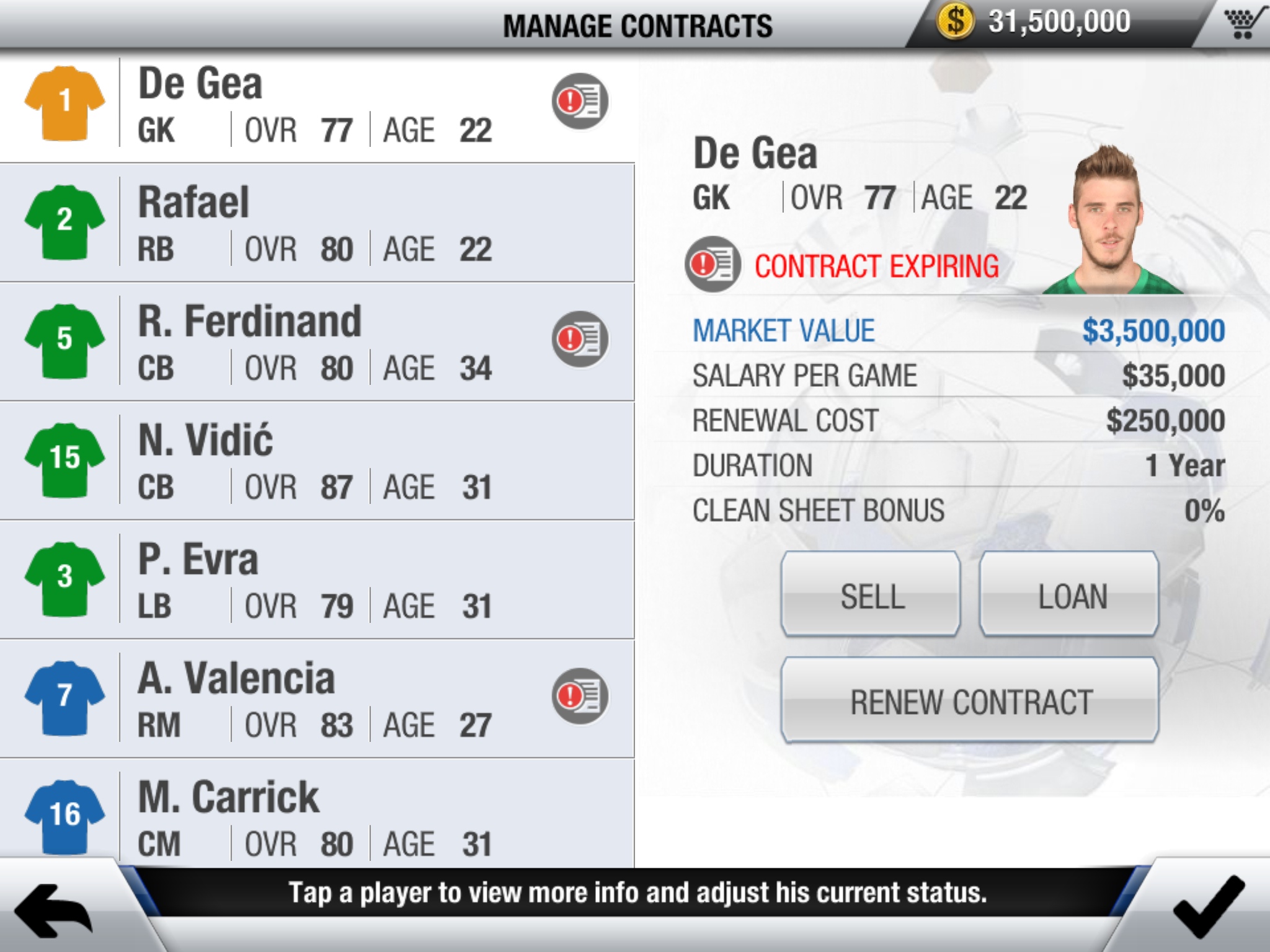The height and width of the screenshot is (952, 1270).
Task: Tap N. Vidić's player row
Action: (316, 461)
